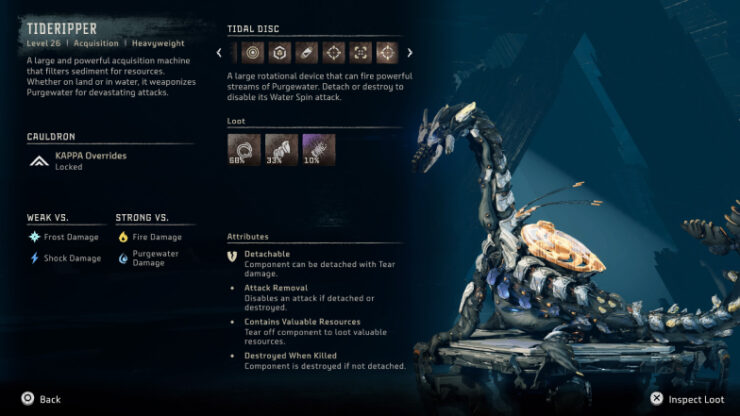The height and width of the screenshot is (416, 740).
Task: Choose the 68% drop-chance loot item
Action: (243, 149)
